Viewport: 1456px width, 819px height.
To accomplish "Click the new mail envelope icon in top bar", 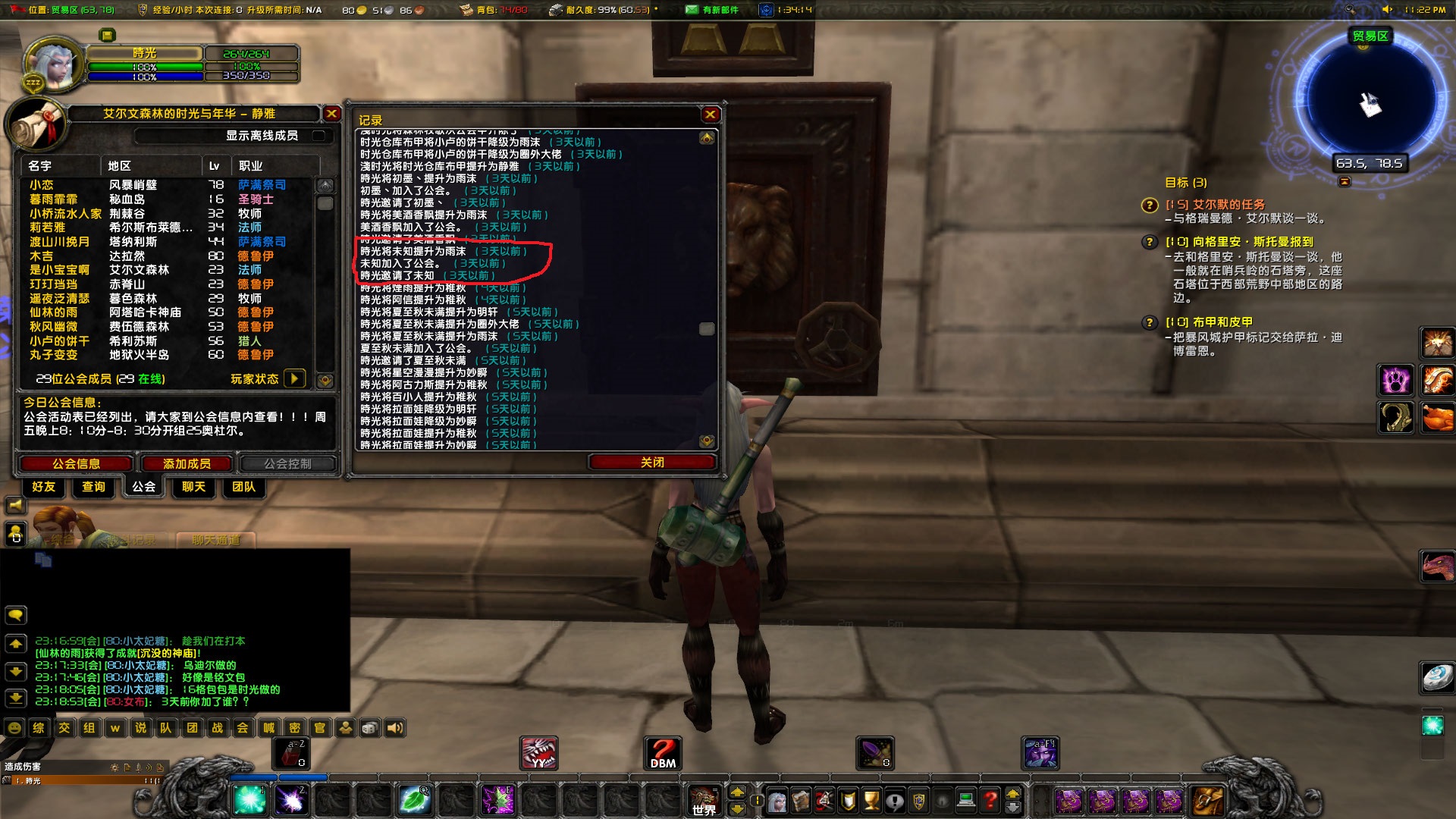I will click(690, 10).
